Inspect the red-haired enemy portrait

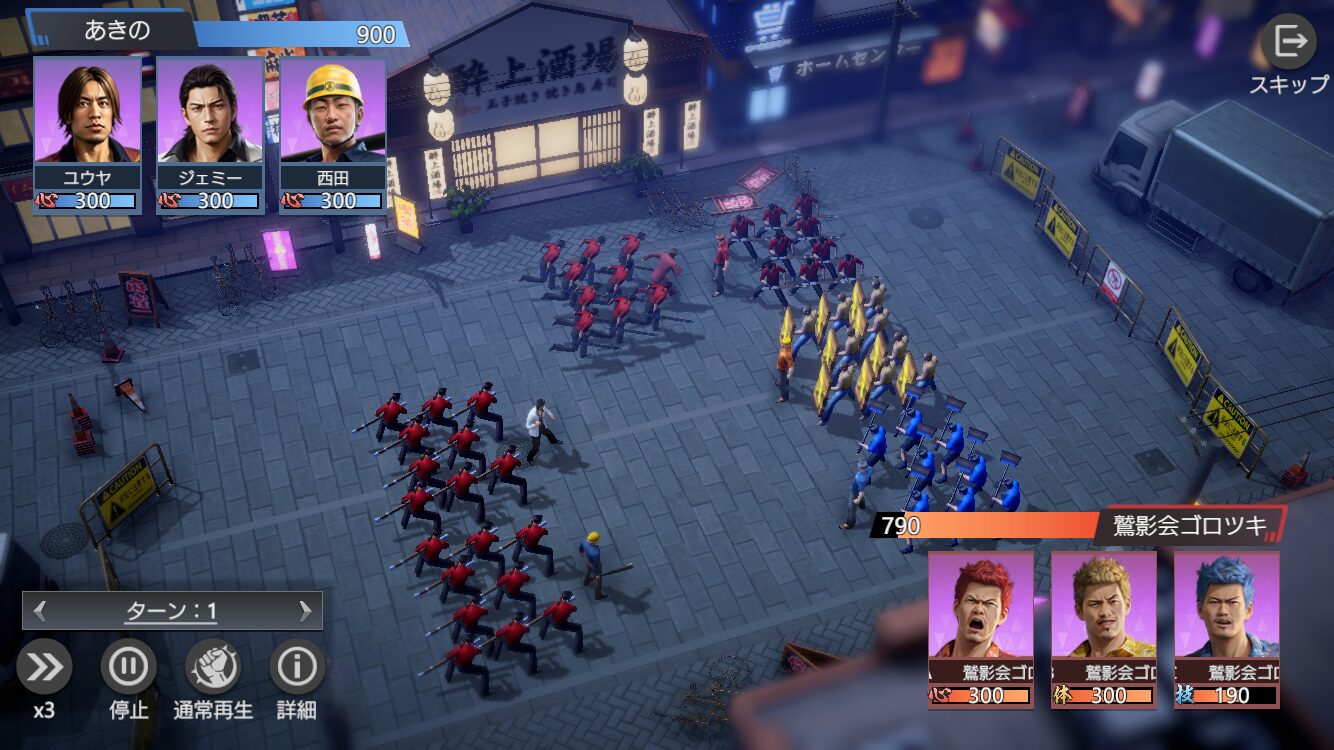pos(981,606)
